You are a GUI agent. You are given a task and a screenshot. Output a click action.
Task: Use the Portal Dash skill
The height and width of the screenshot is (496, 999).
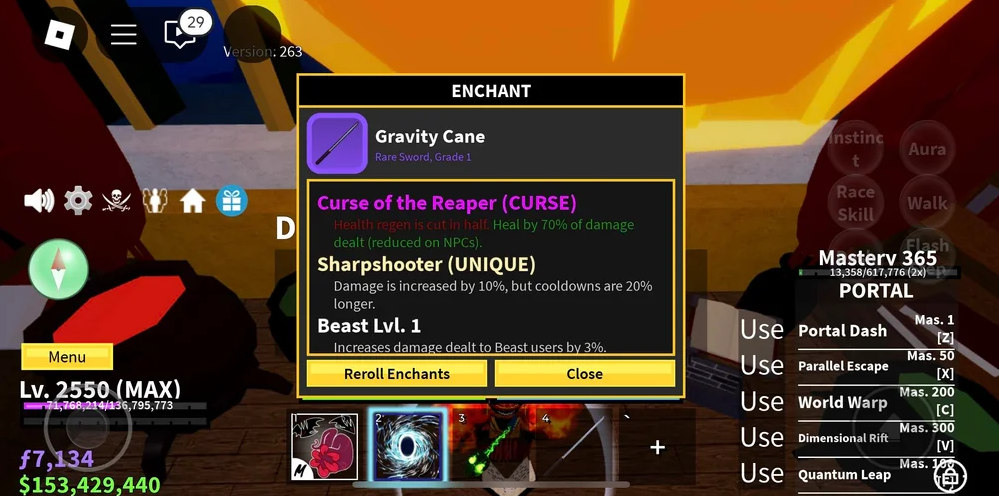coord(842,330)
